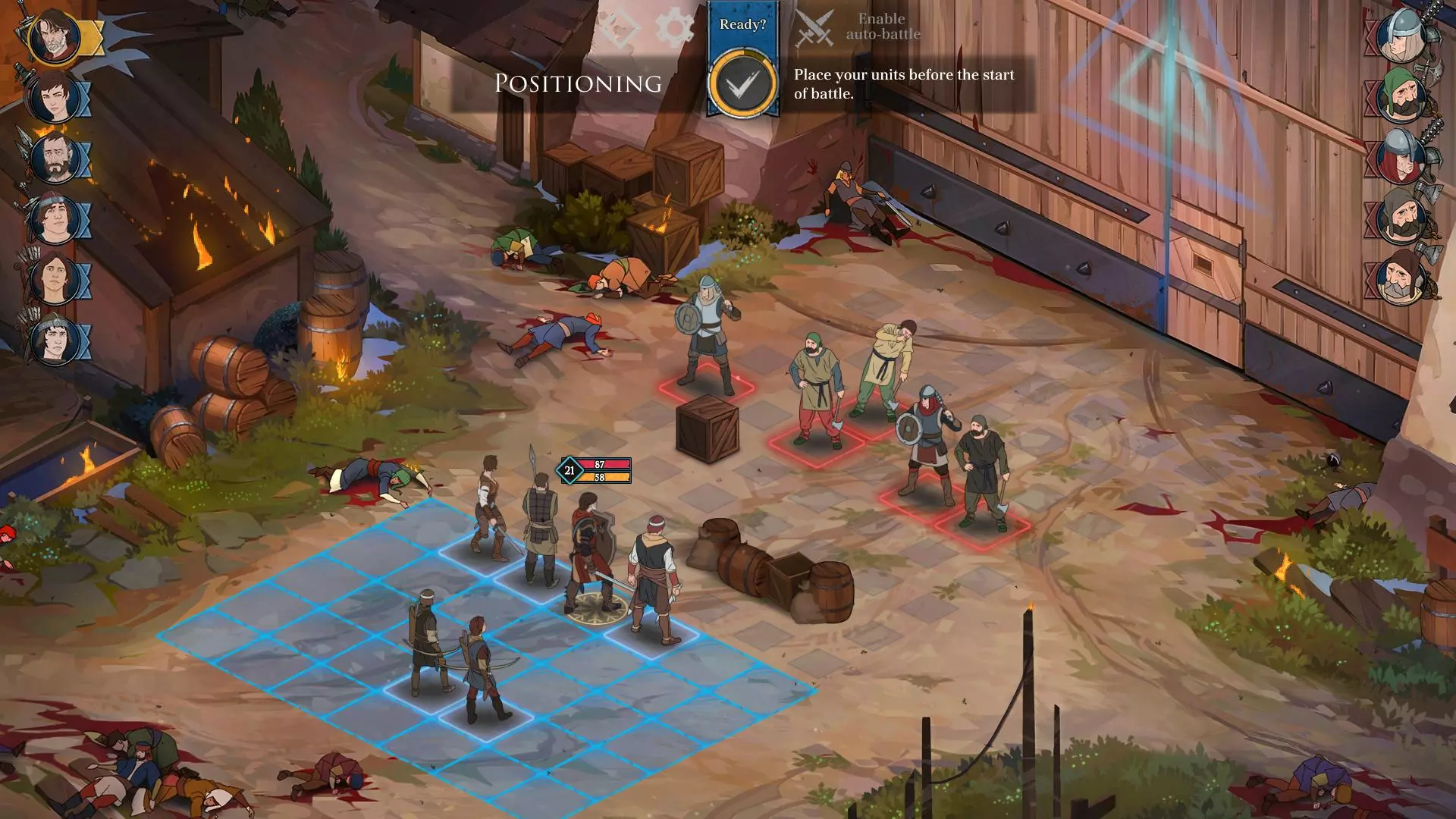Open settings via the gear icon

coord(674,29)
